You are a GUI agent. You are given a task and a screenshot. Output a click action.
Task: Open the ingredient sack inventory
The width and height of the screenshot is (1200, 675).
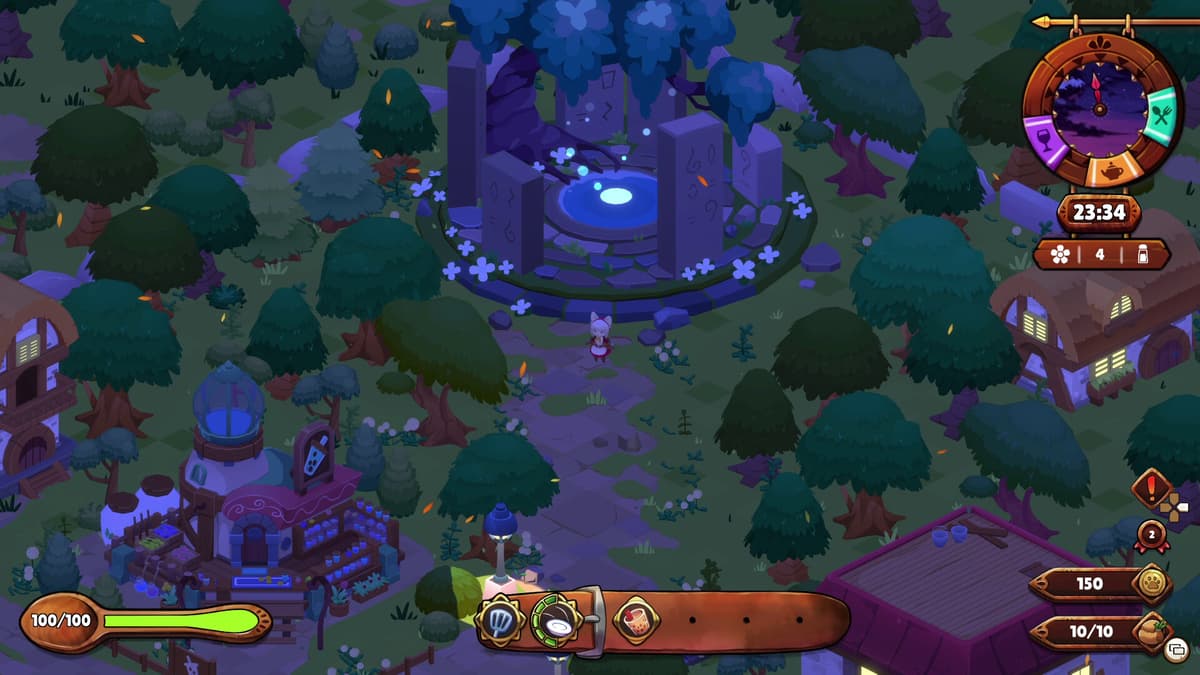(x=1152, y=632)
